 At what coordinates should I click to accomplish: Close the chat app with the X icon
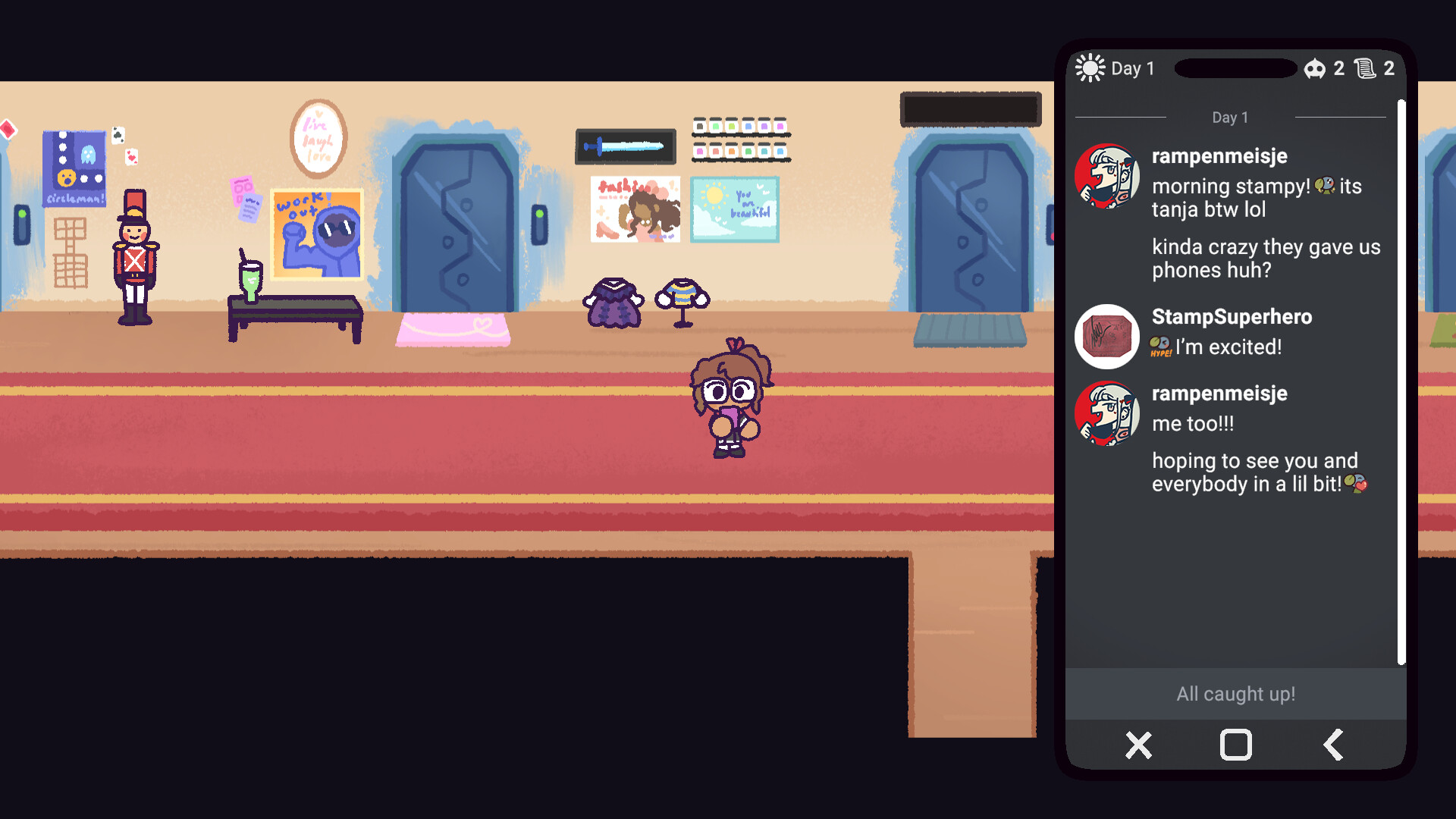tap(1138, 745)
